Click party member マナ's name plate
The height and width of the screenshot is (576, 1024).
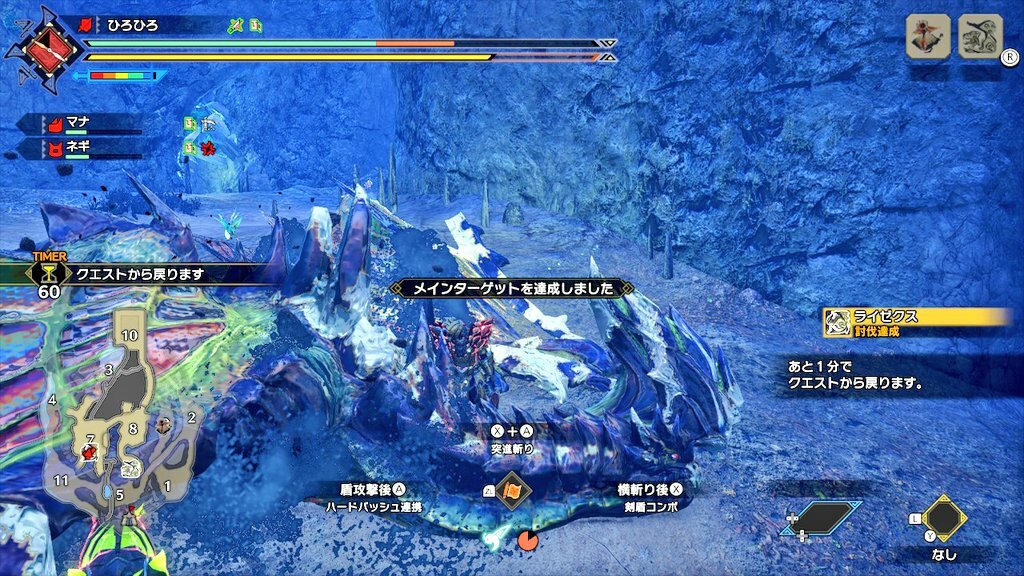(x=95, y=123)
